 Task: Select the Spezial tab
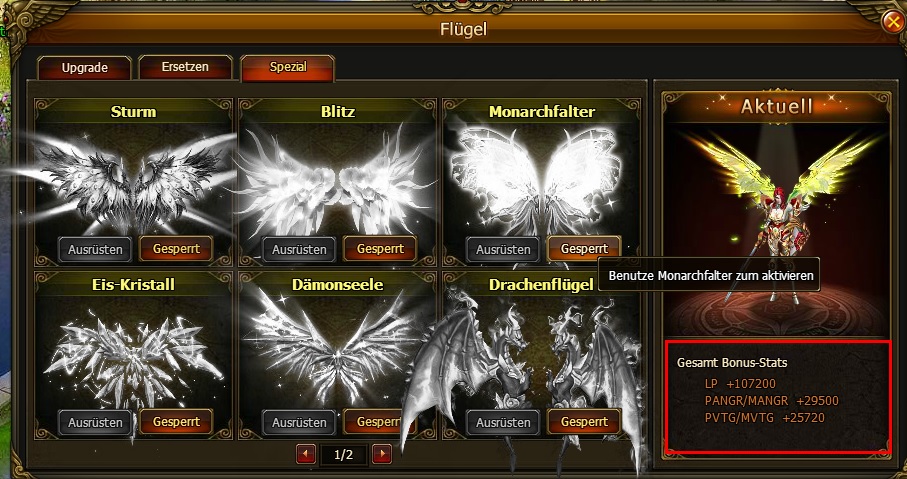[x=287, y=68]
